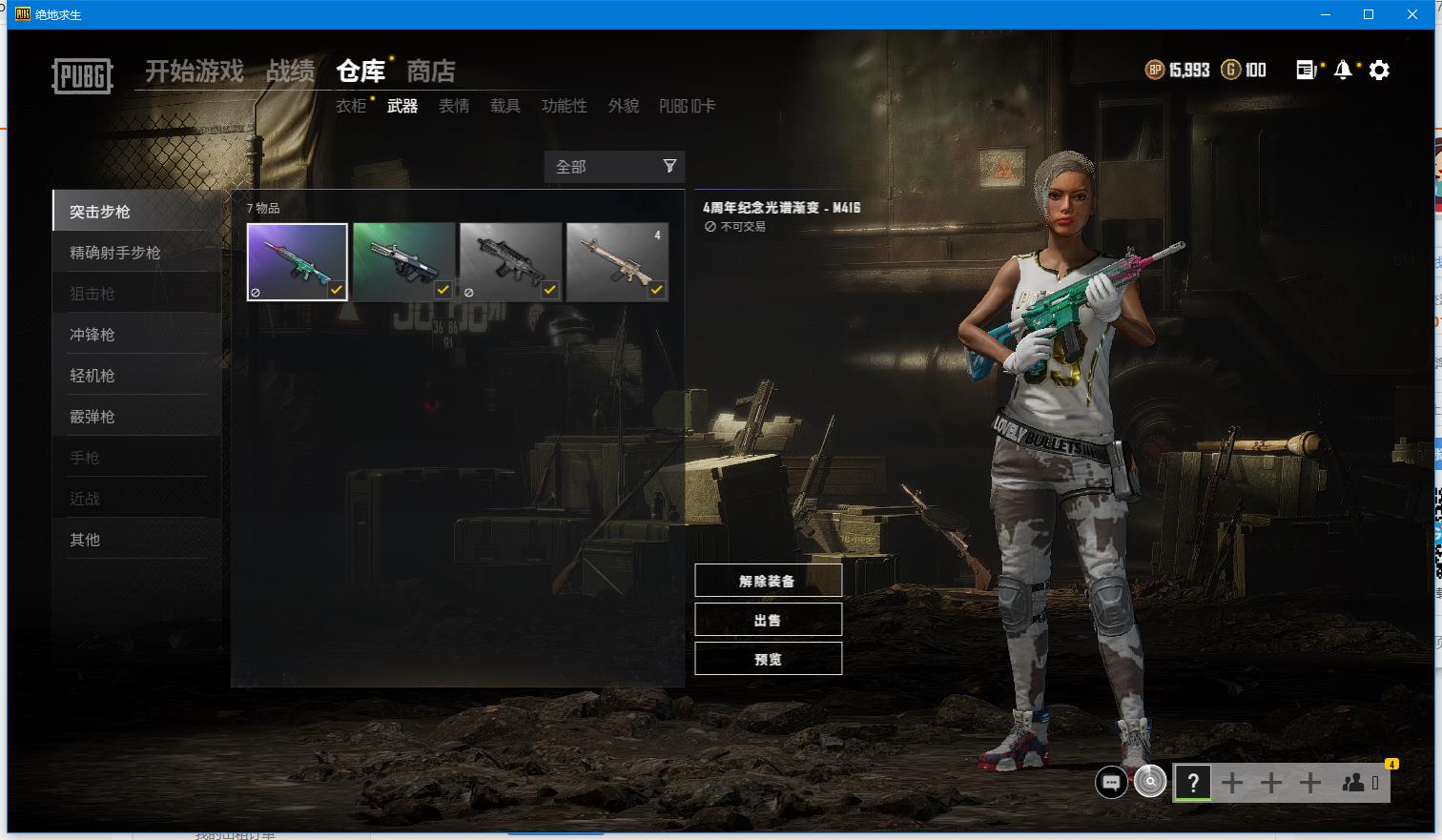Open the 其他 other category

(x=85, y=540)
